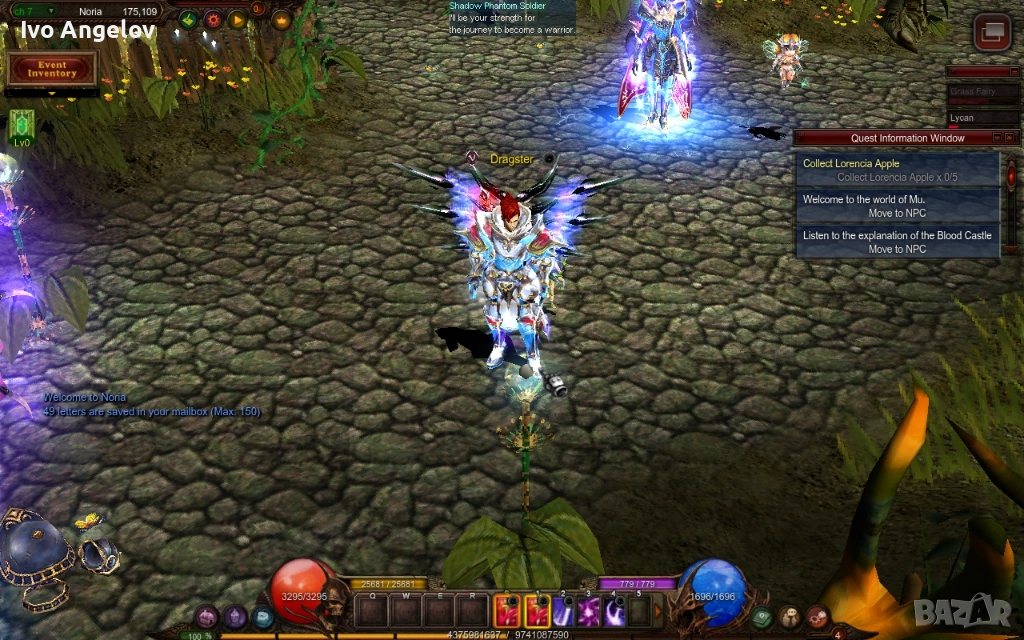Click the green broom icon
1024x640 pixels.
[x=187, y=19]
